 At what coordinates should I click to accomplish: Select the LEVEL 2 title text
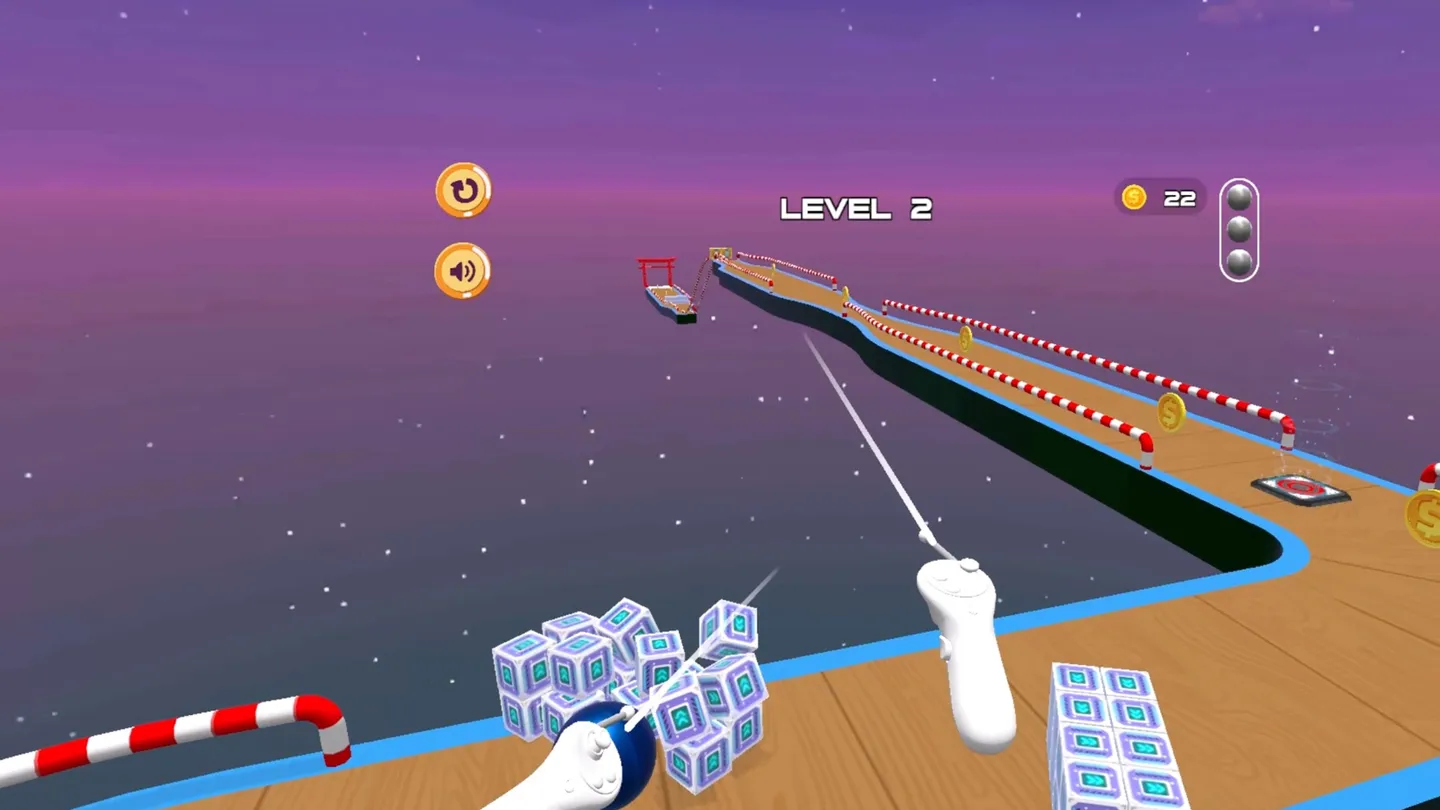[856, 207]
